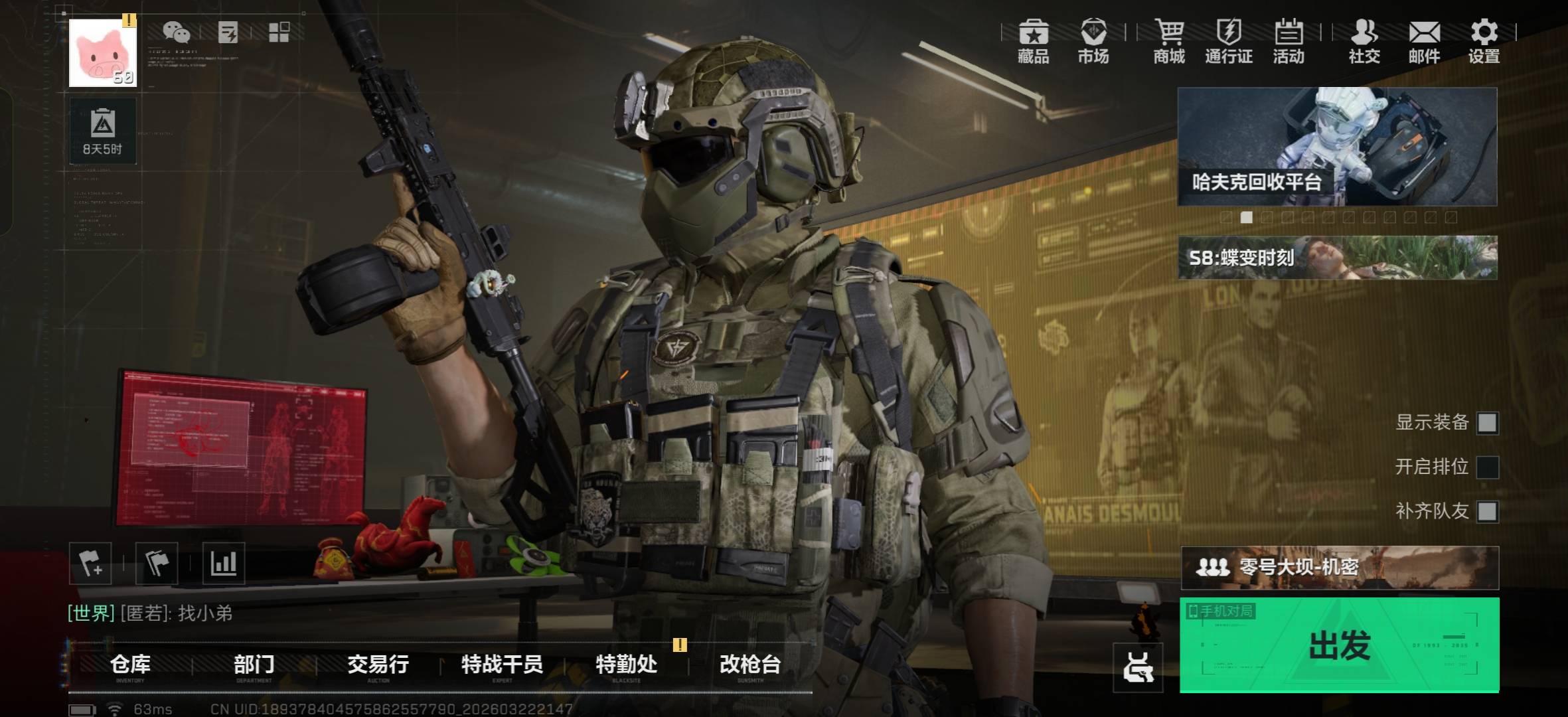The height and width of the screenshot is (717, 1568).
Task: Open the 通行证 (Battle Pass)
Action: coord(1229,42)
